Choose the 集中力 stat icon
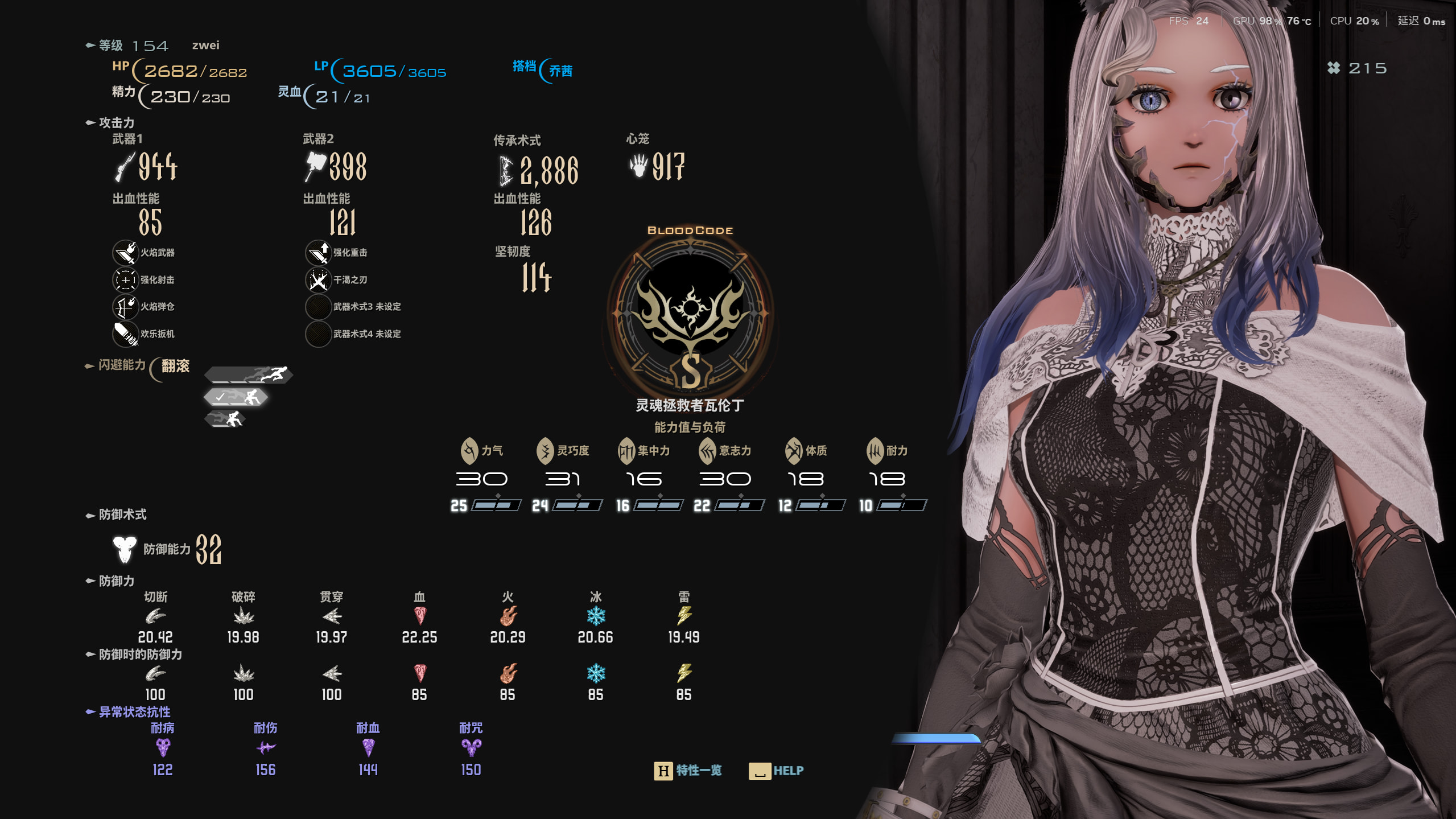The height and width of the screenshot is (819, 1456). pos(626,451)
